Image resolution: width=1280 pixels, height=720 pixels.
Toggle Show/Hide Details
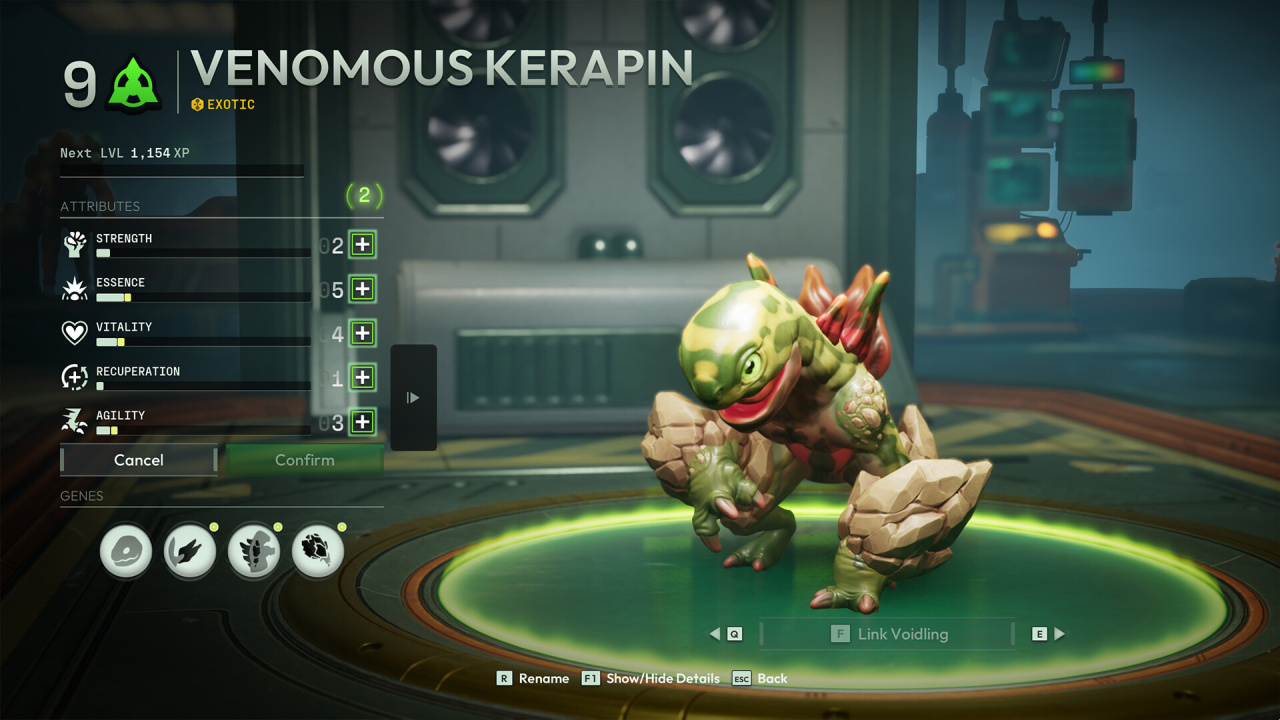tap(651, 678)
